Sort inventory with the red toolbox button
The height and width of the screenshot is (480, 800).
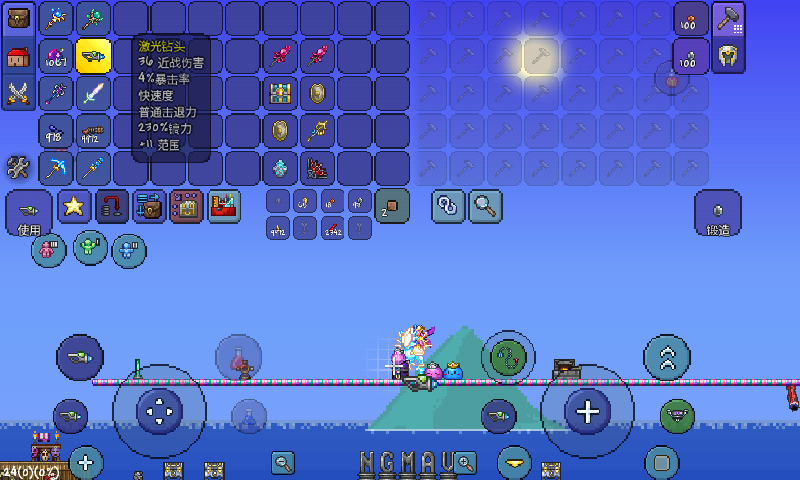[x=224, y=206]
